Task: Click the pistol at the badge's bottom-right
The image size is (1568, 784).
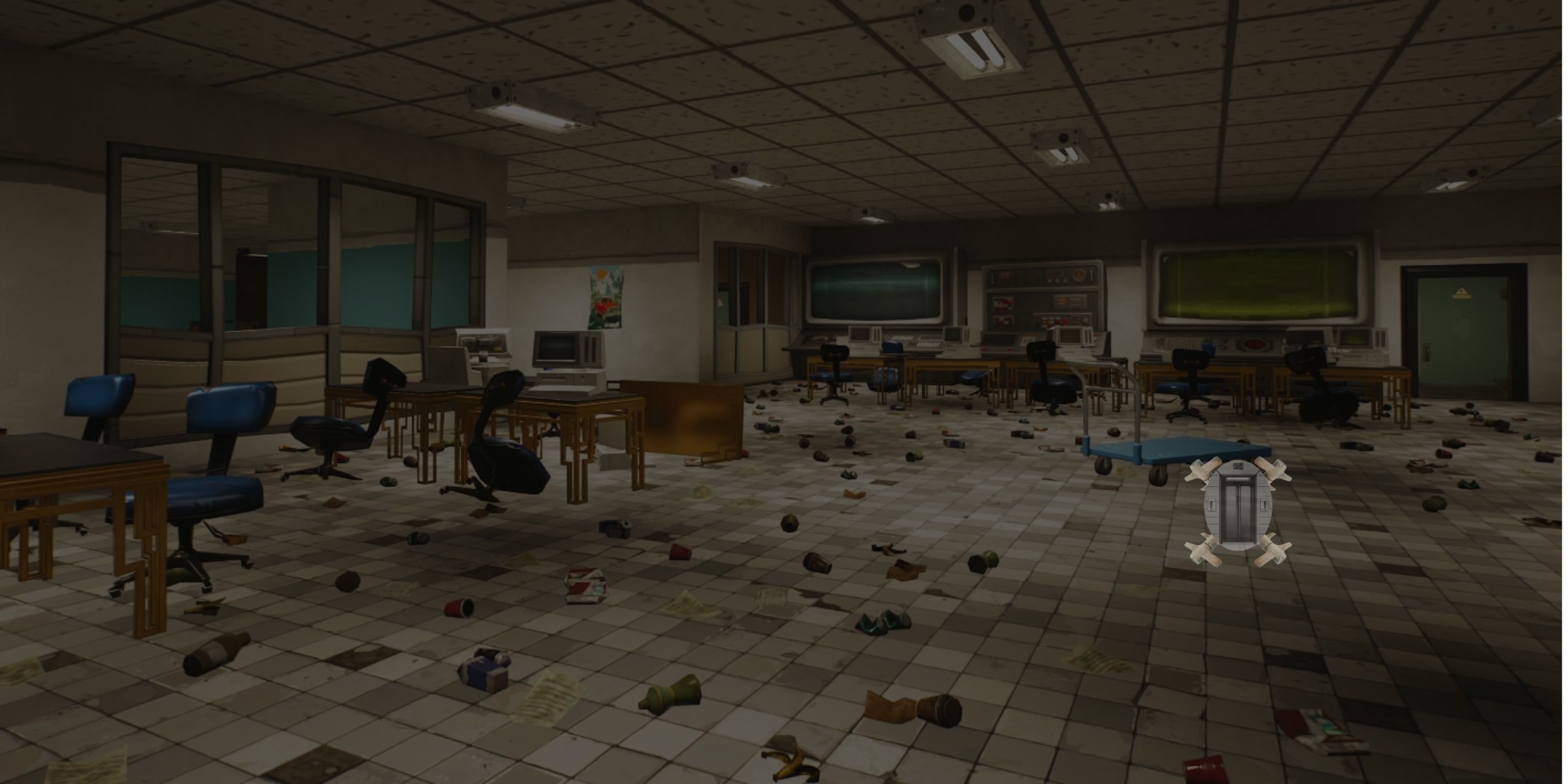Action: coord(1273,551)
